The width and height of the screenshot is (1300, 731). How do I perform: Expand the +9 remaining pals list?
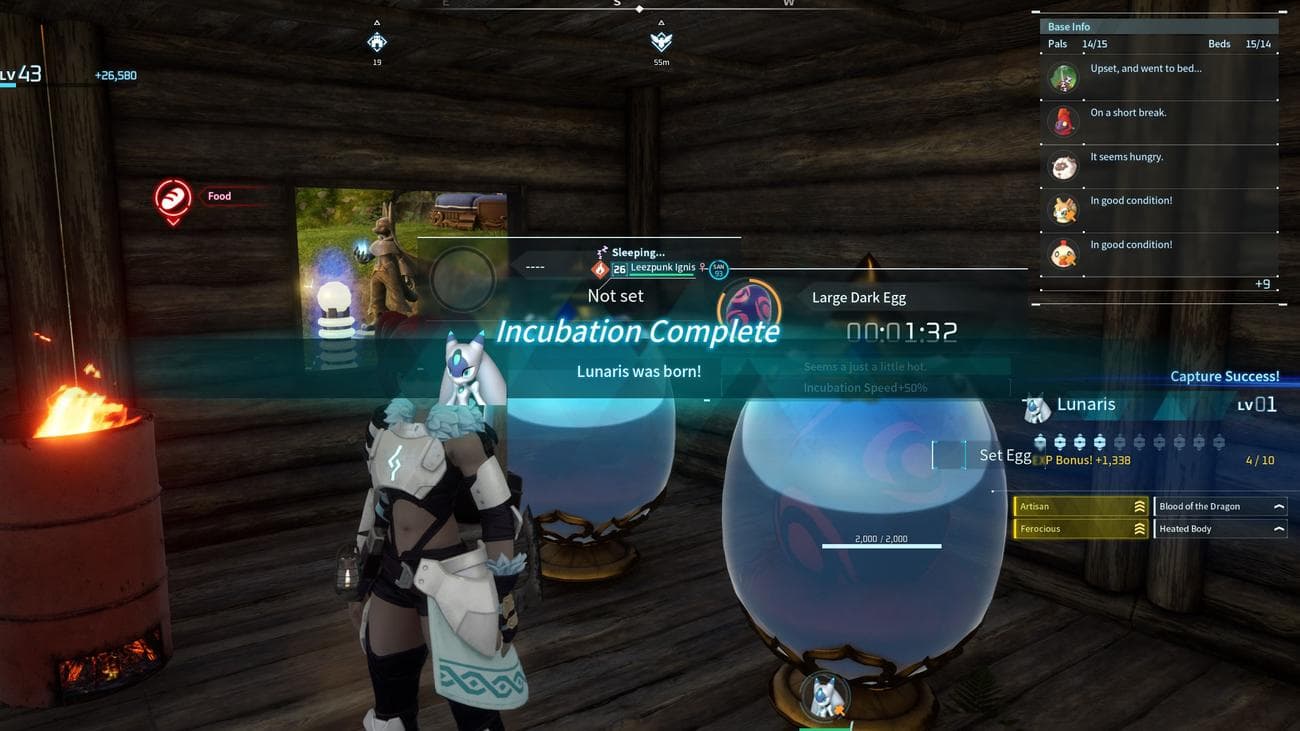[x=1262, y=284]
